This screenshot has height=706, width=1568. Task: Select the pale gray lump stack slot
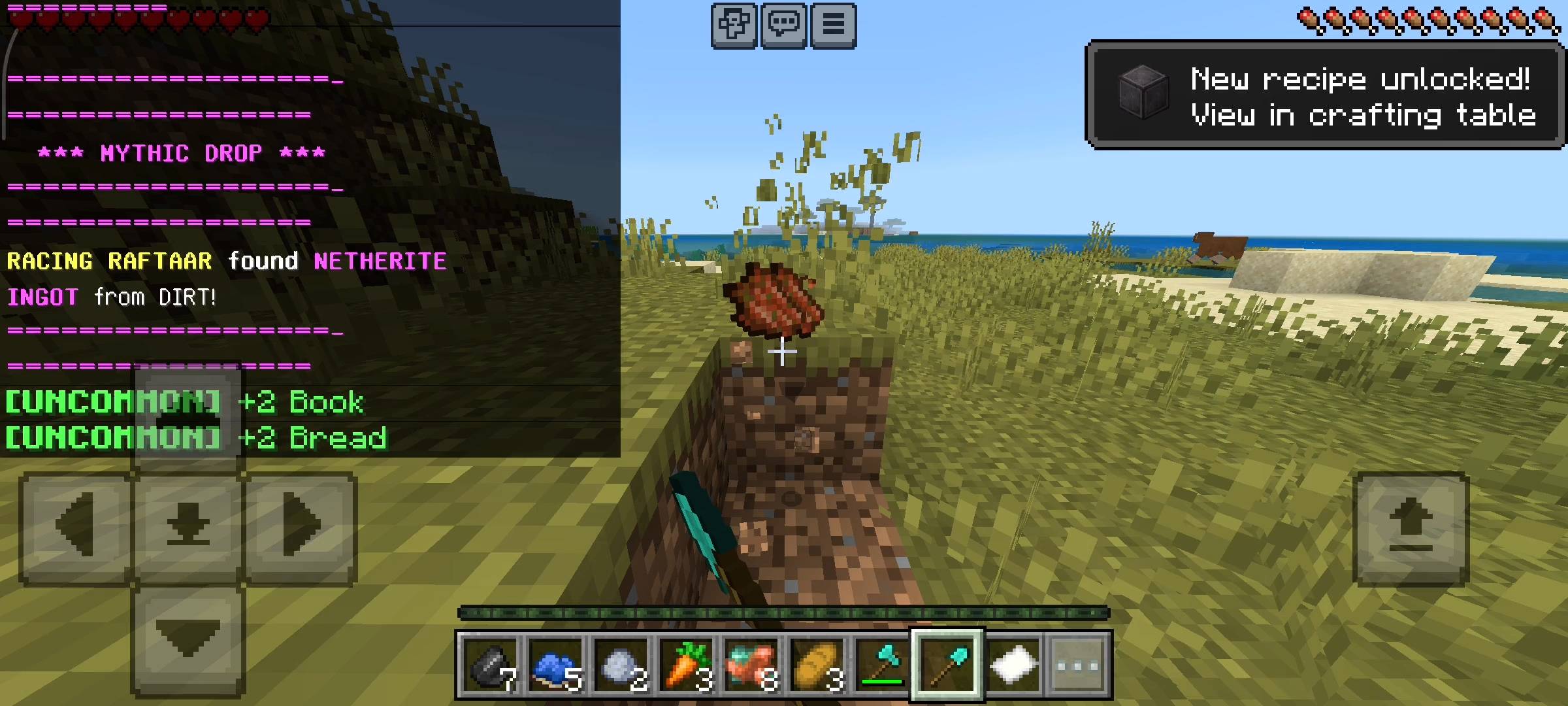point(621,665)
